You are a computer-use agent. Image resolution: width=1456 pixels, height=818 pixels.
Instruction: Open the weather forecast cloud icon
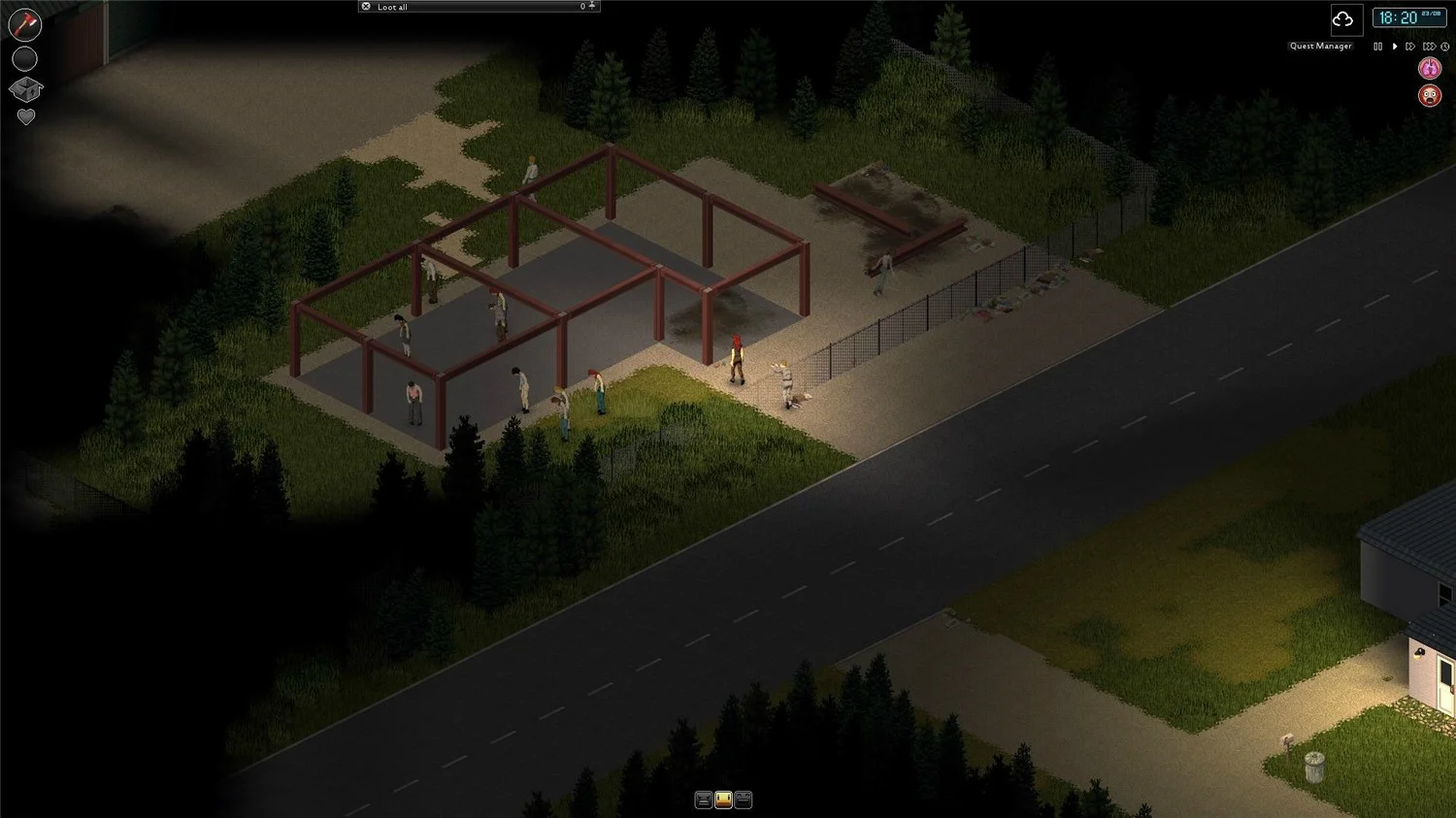pyautogui.click(x=1344, y=19)
